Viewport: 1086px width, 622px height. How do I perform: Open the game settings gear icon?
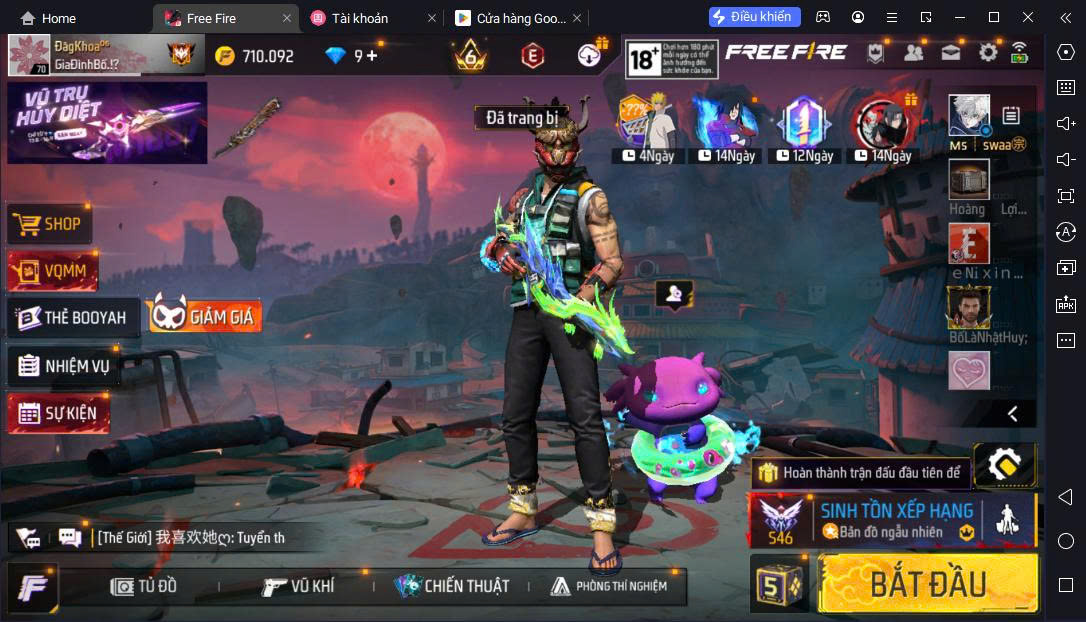988,53
